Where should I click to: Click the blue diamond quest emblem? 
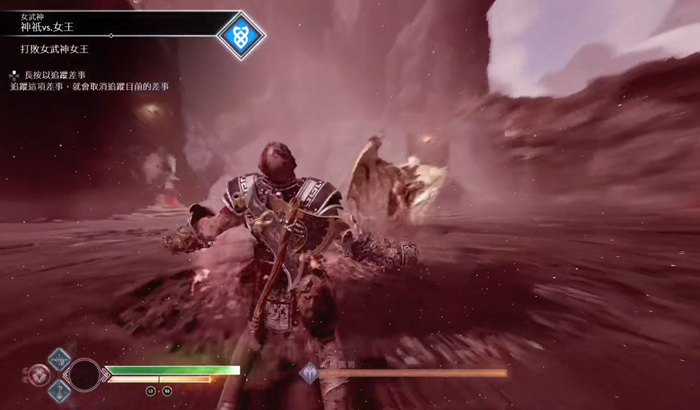[x=241, y=35]
